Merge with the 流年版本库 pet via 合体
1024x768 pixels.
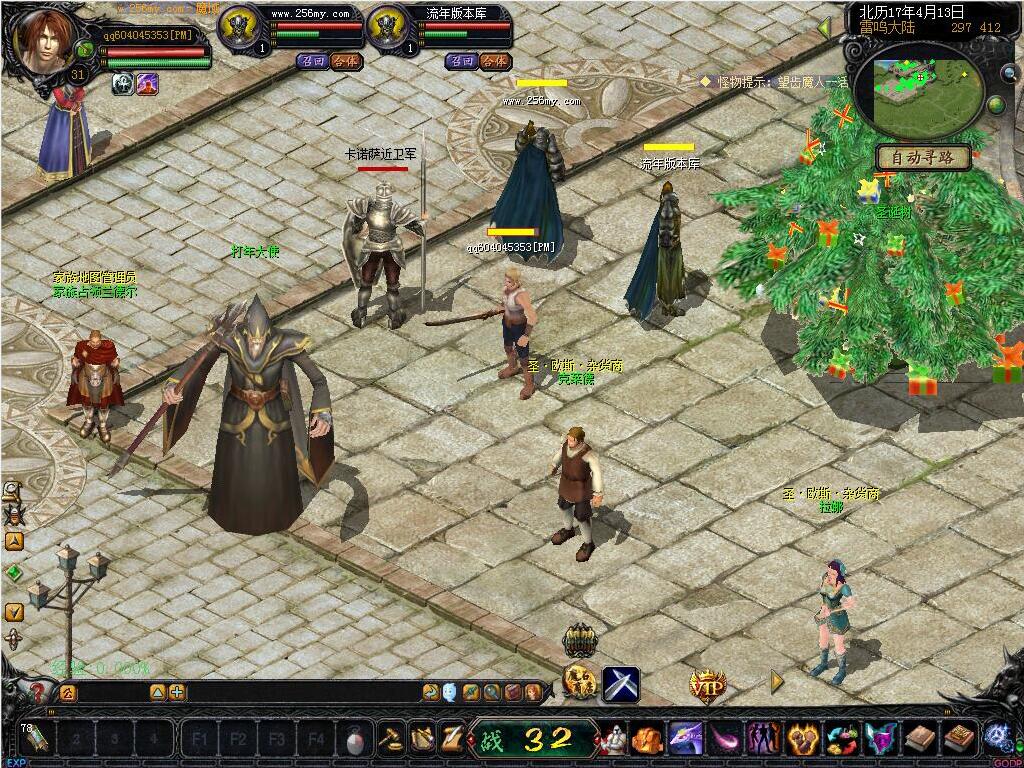(x=494, y=61)
